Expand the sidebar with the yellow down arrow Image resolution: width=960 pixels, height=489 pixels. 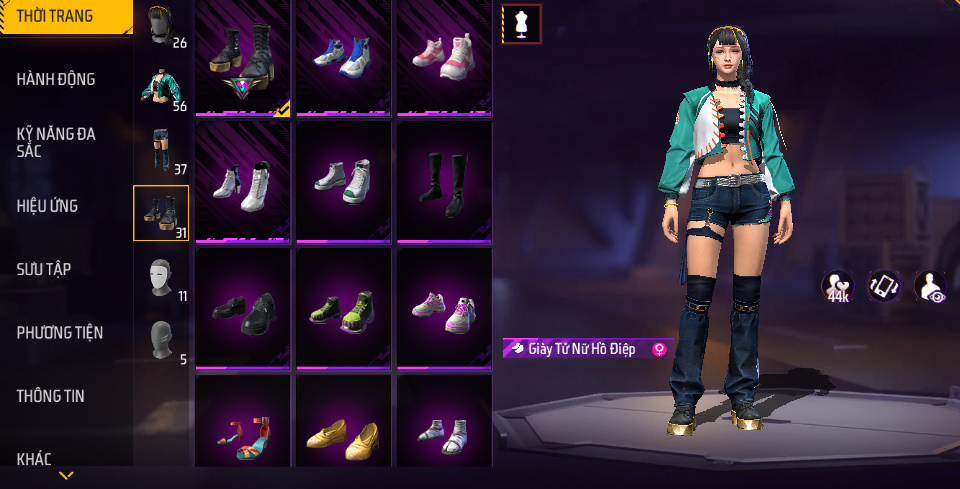(x=66, y=475)
